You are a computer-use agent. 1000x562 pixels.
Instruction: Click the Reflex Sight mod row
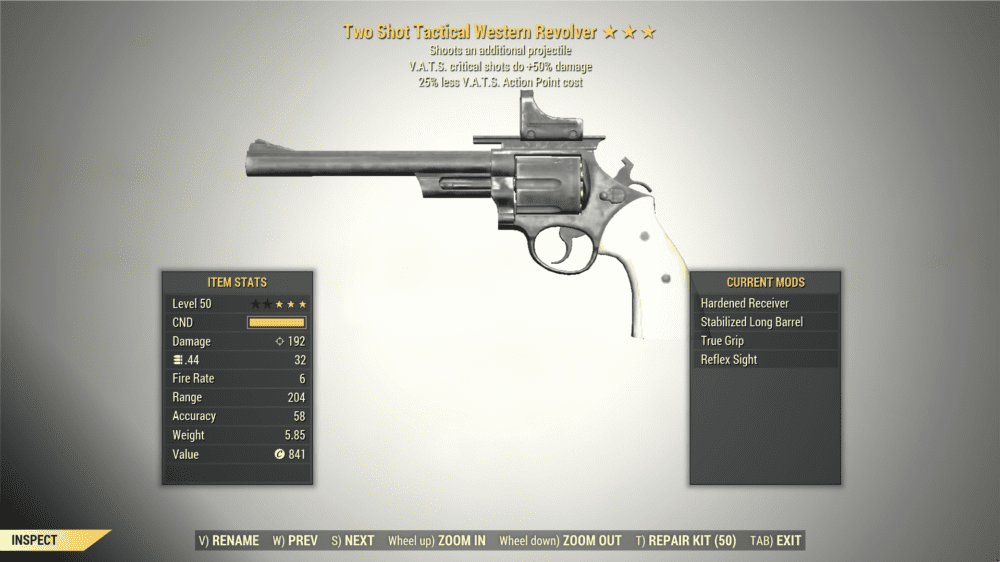(766, 360)
